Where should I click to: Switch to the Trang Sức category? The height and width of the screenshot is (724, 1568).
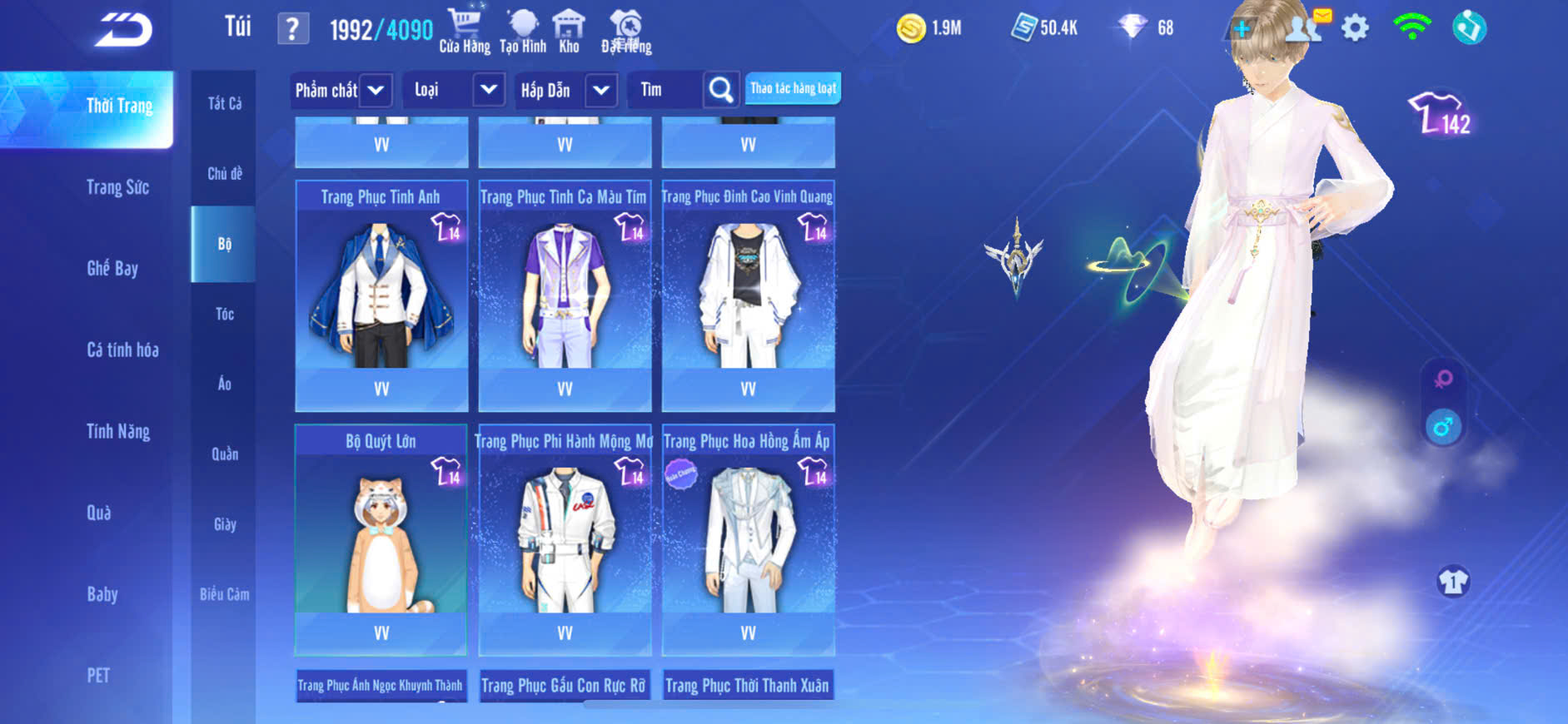(x=117, y=187)
